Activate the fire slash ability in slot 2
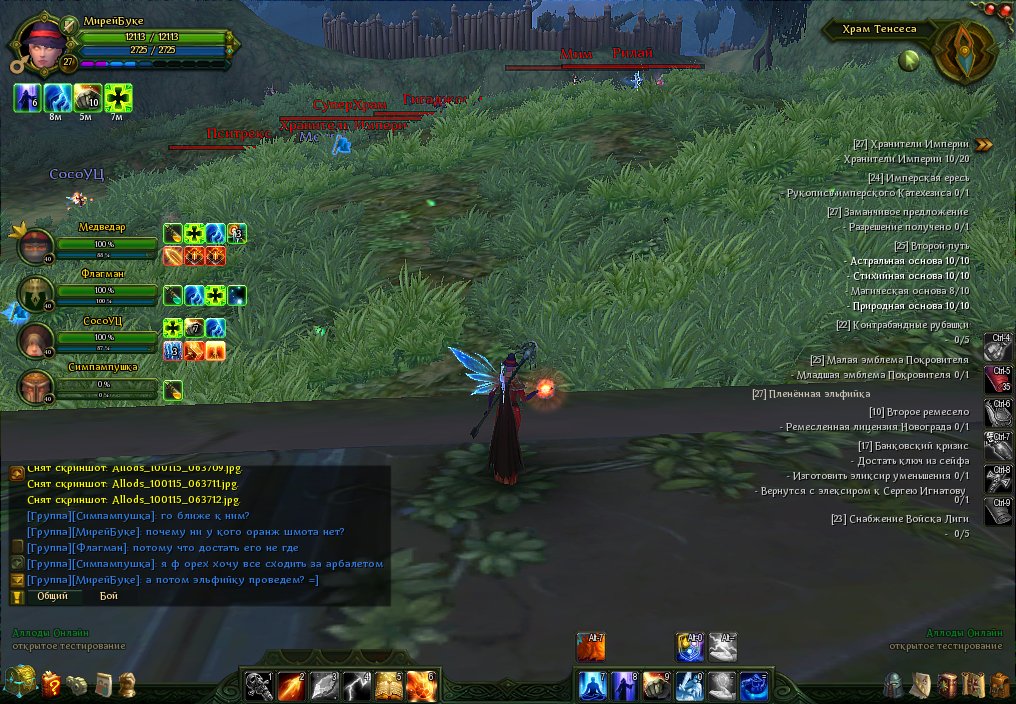This screenshot has height=704, width=1016. [x=290, y=685]
